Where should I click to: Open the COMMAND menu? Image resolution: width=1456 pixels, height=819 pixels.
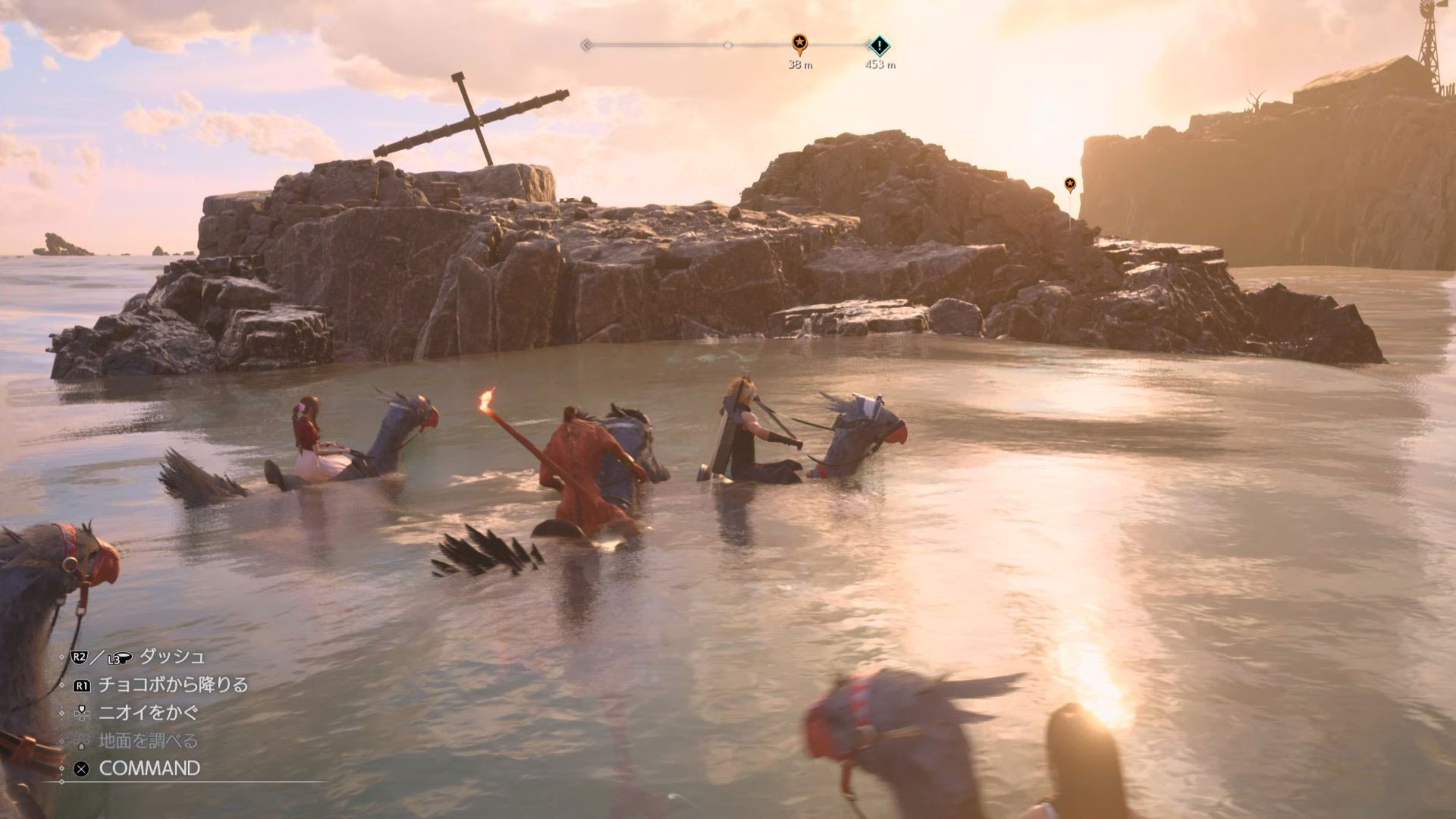pyautogui.click(x=149, y=768)
